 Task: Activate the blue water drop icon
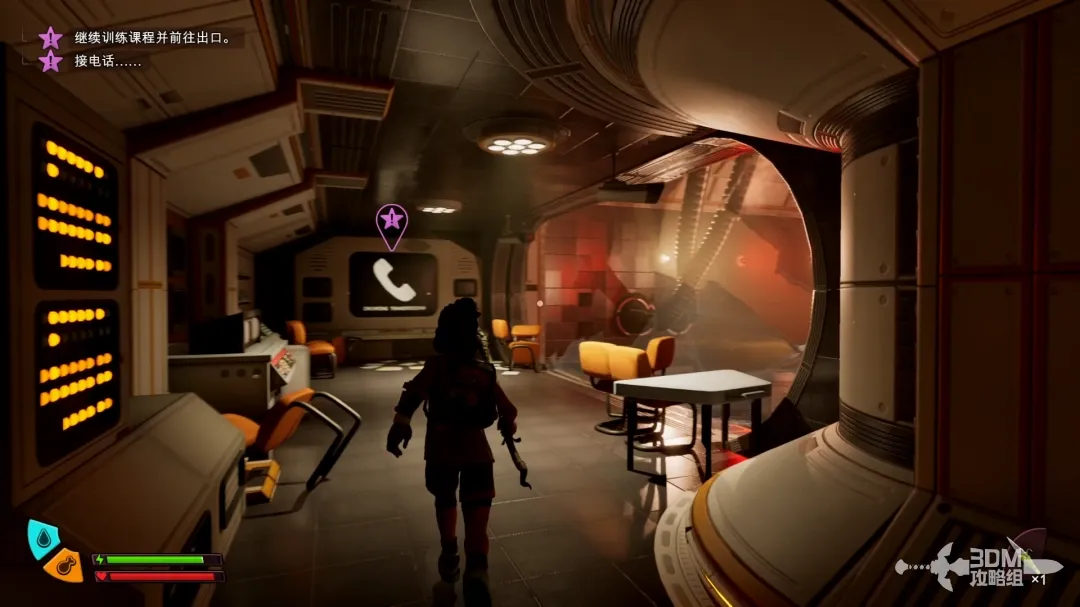coord(43,536)
